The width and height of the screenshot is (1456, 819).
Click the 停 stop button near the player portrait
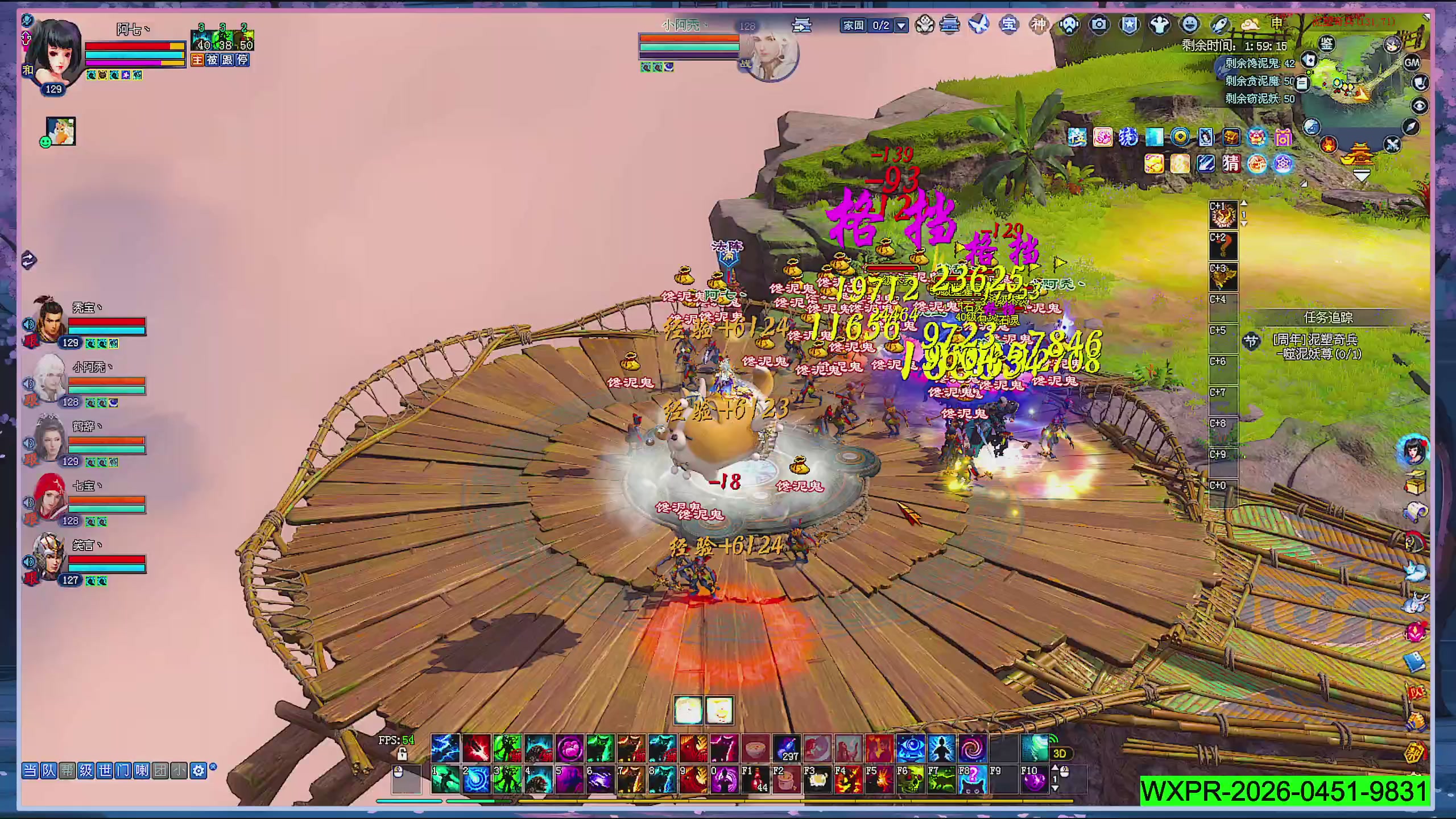pyautogui.click(x=242, y=60)
